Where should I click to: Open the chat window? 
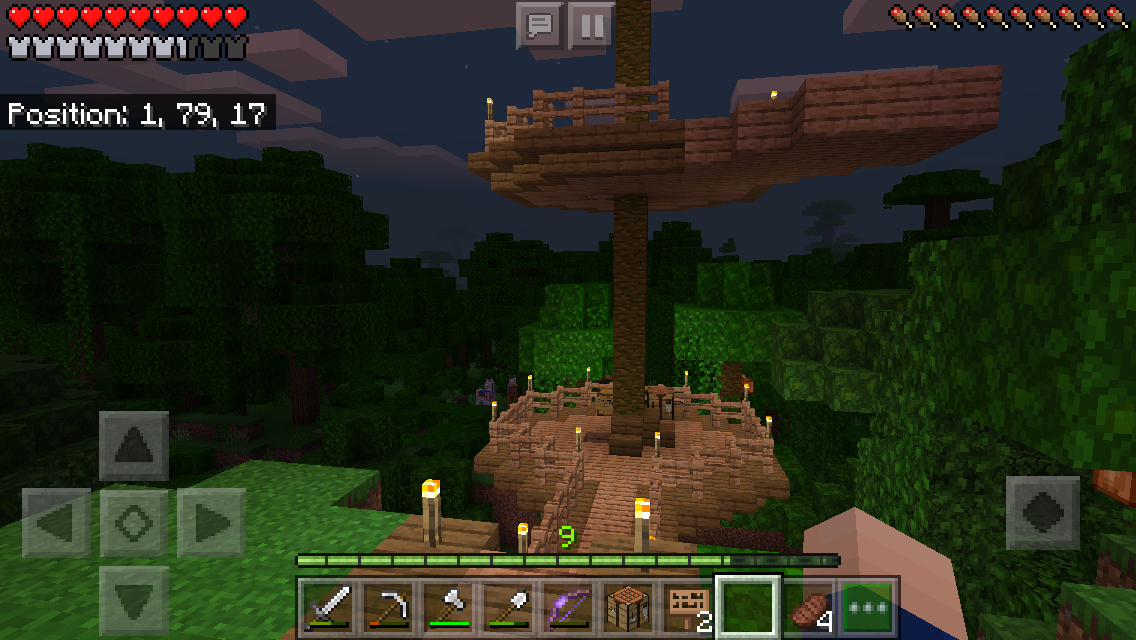point(540,26)
